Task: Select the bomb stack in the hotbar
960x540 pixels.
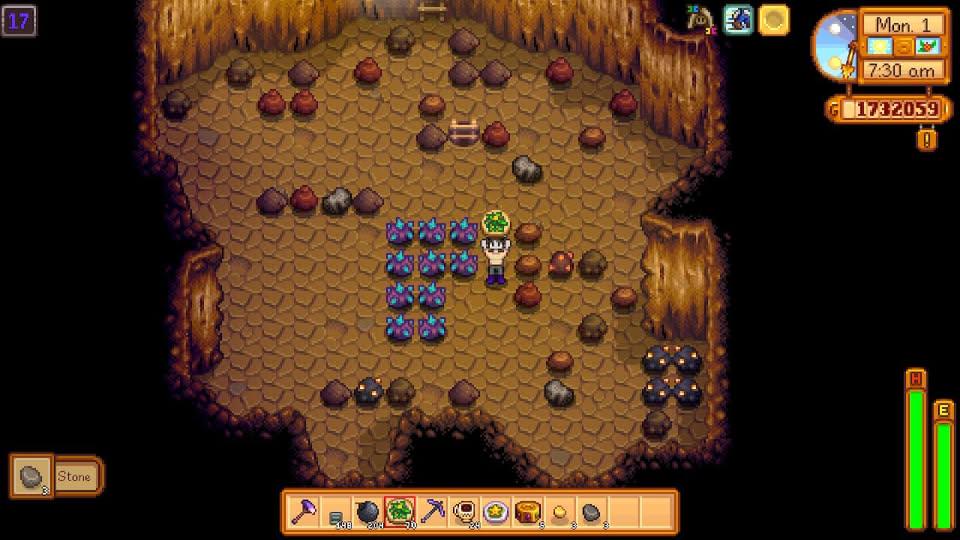Action: coord(367,511)
